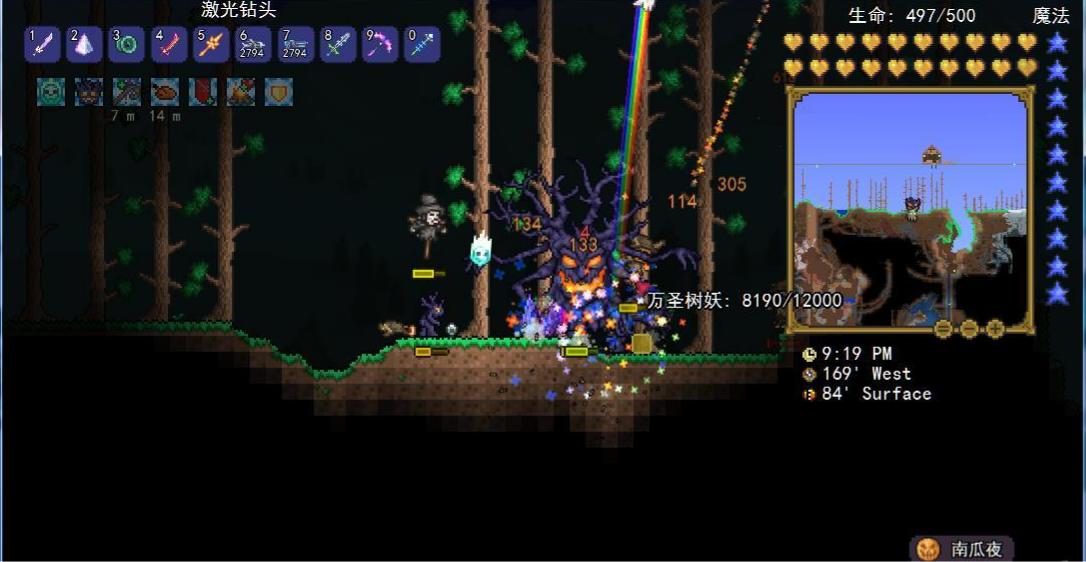This screenshot has width=1086, height=562.
Task: Click the Well Fed roast chicken buff
Action: 165,92
